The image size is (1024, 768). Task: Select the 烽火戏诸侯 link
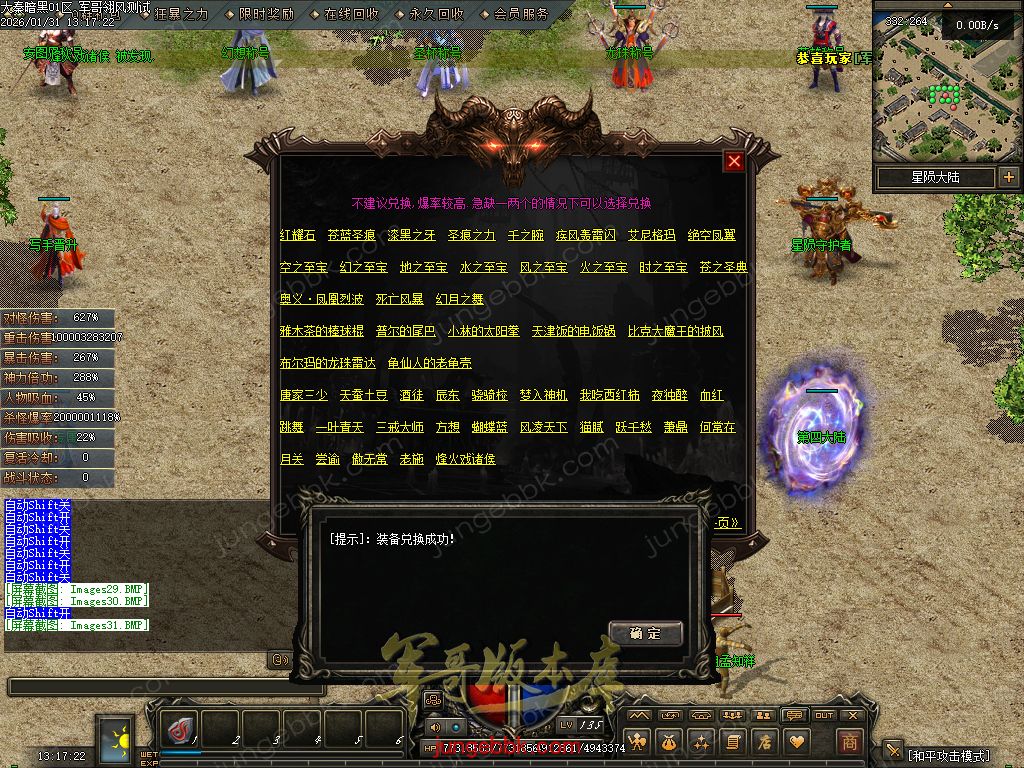pos(465,459)
